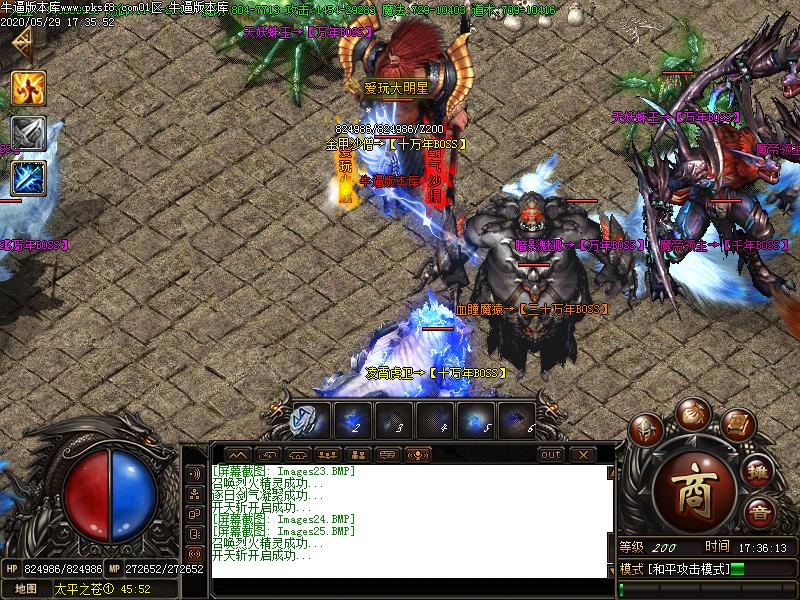Activate the skill in hotbar slot 2
This screenshot has height=600, width=800.
tap(351, 420)
